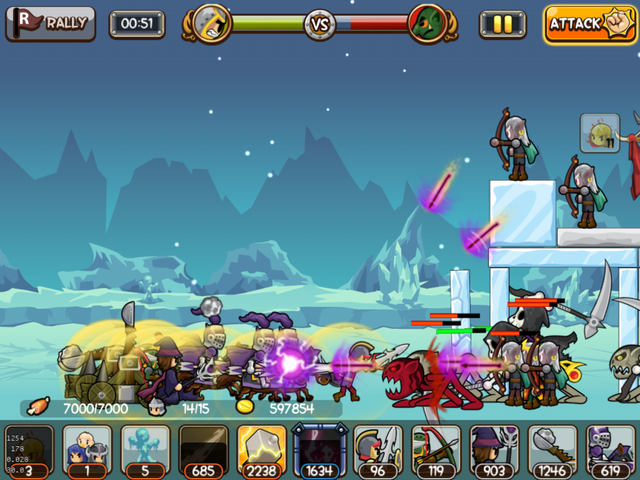The width and height of the screenshot is (640, 480).
Task: Select the villager unit slot costing 1
Action: point(87,450)
